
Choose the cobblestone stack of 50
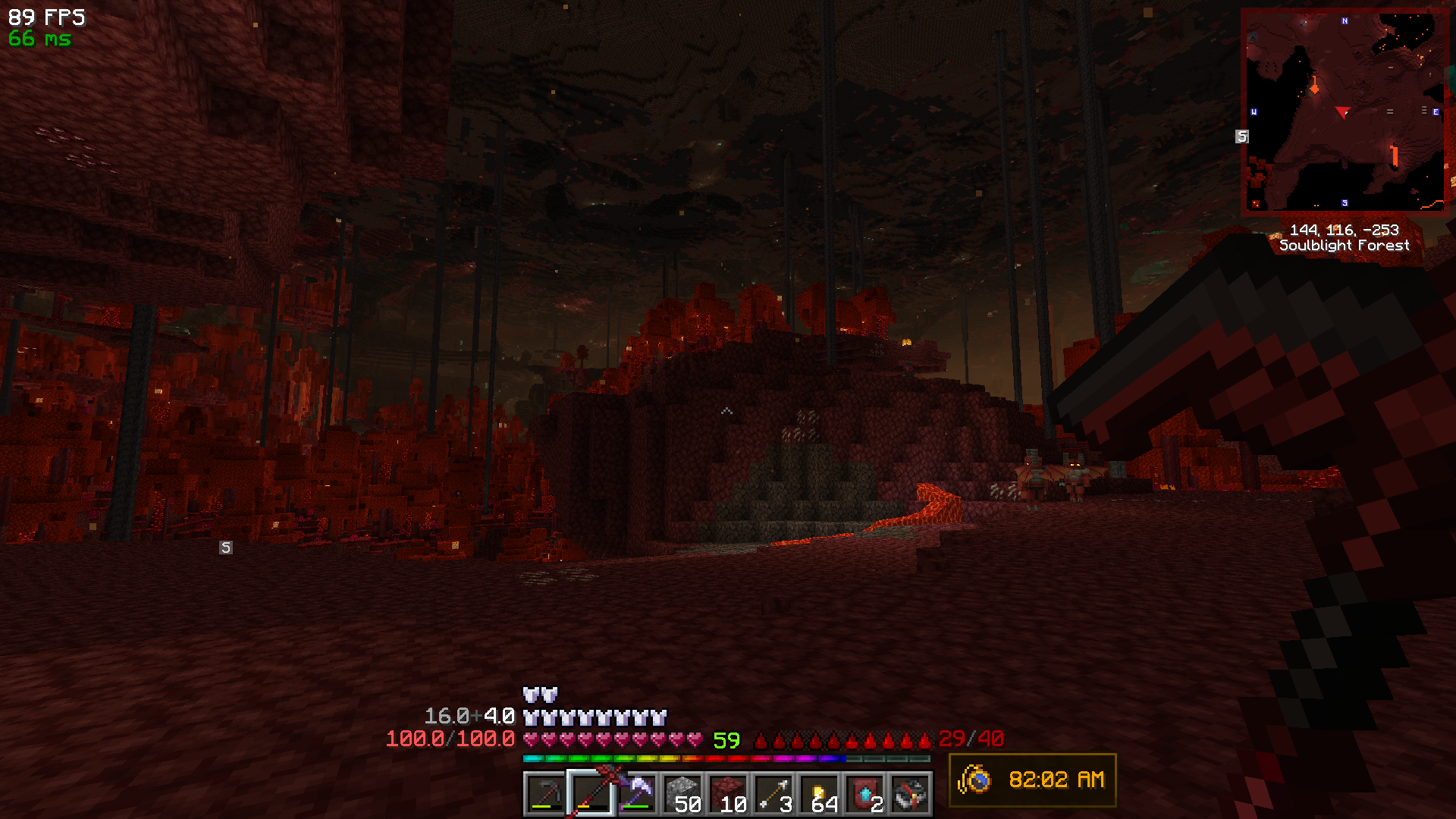(x=682, y=794)
